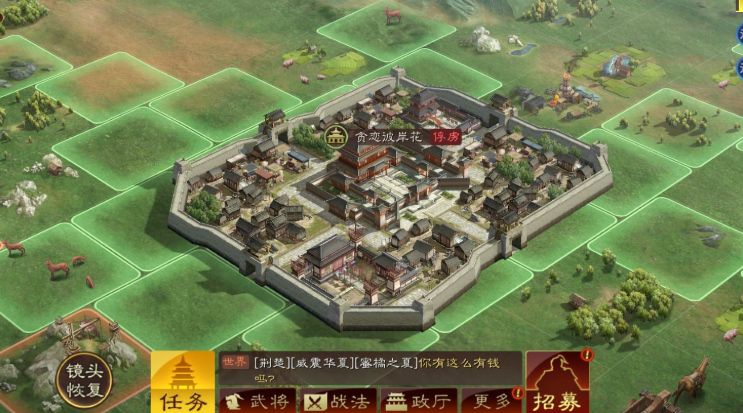Open the 世界 world chat box

(x=370, y=367)
